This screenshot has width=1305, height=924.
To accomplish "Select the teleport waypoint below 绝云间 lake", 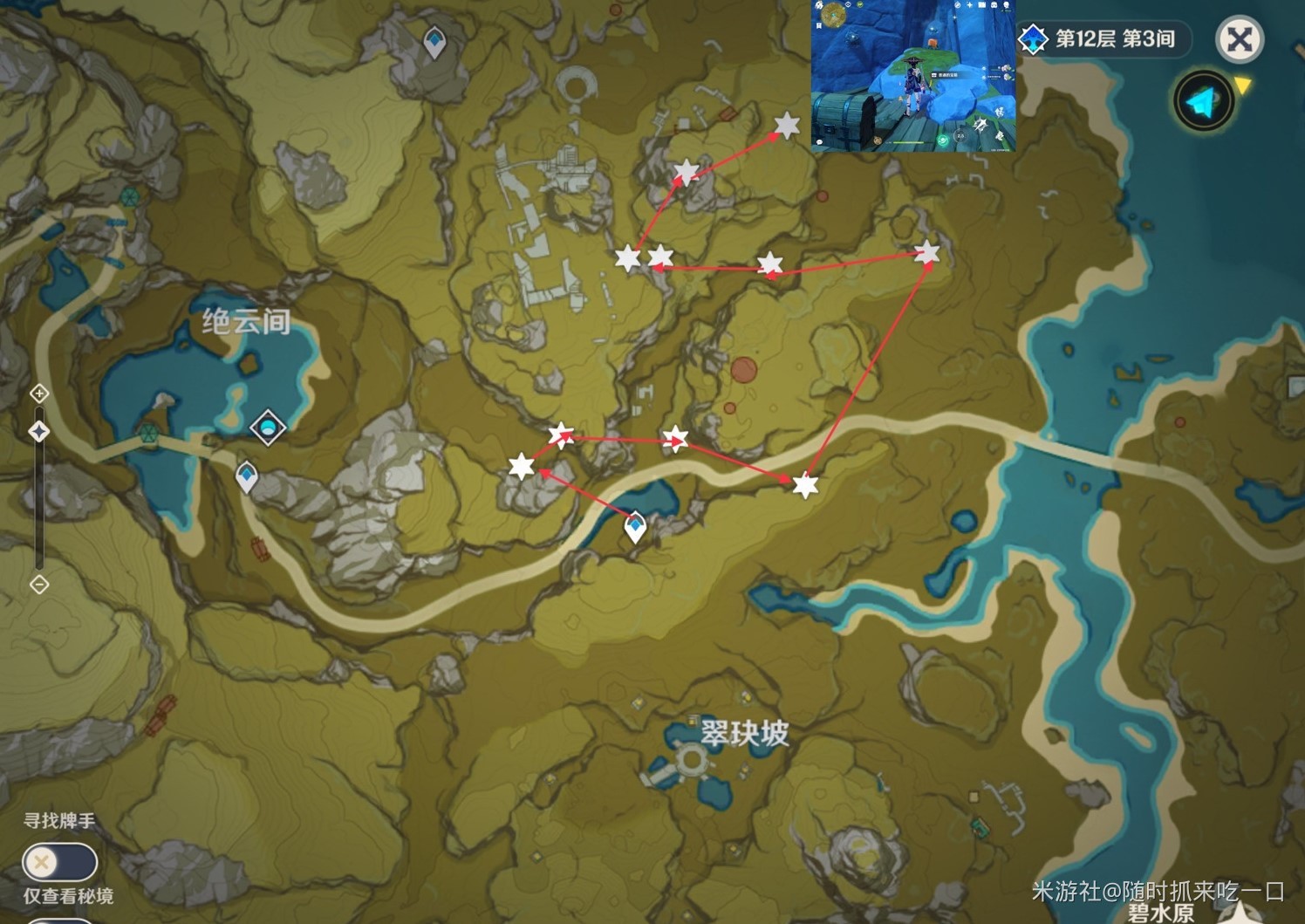I will (x=247, y=476).
